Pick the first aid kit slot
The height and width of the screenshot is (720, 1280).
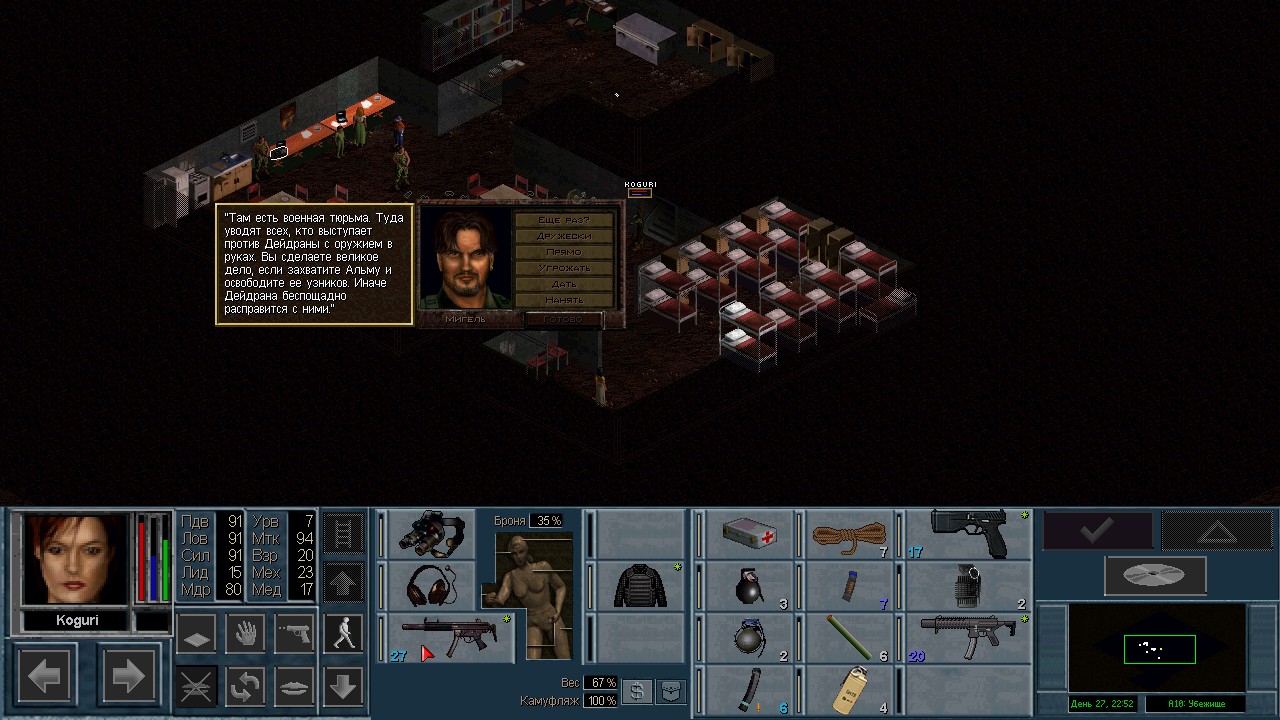[x=749, y=534]
